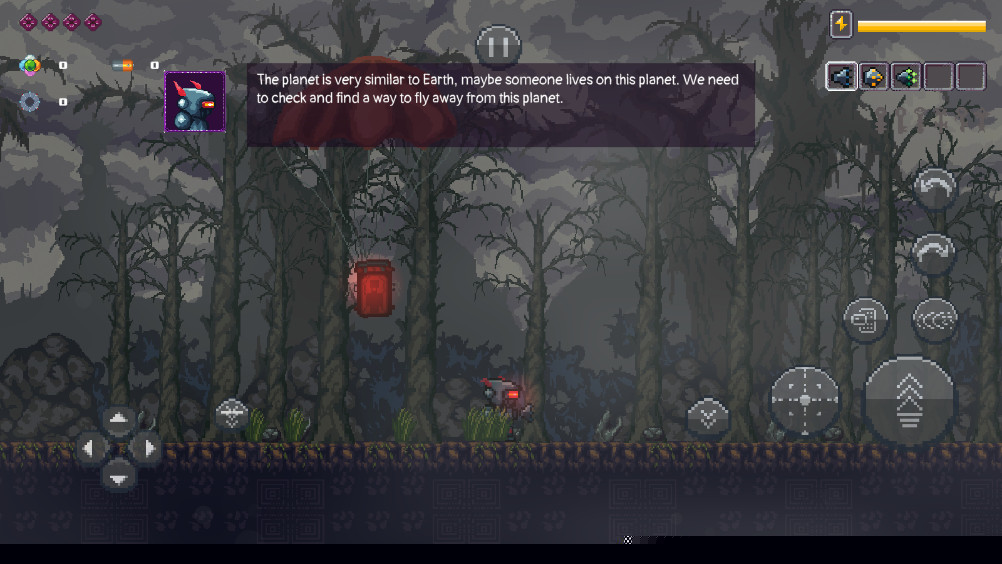This screenshot has width=1002, height=564.
Task: Fire using the crosshair button
Action: (804, 400)
